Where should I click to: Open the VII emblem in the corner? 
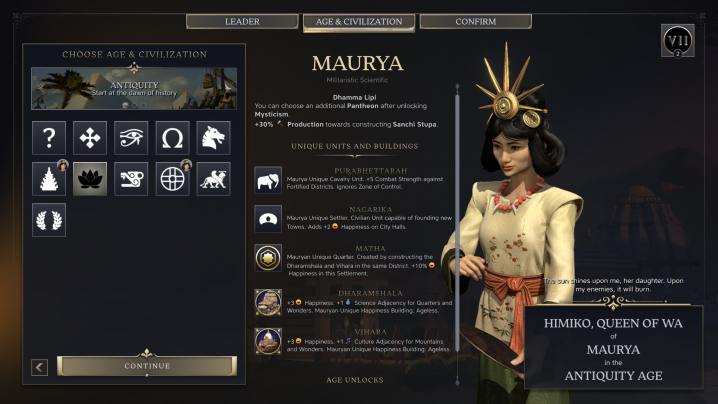(677, 42)
